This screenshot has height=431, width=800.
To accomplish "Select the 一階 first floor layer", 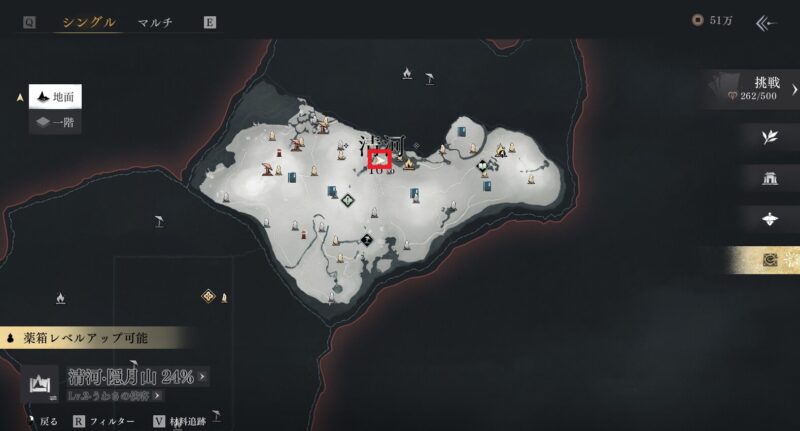I will [55, 123].
